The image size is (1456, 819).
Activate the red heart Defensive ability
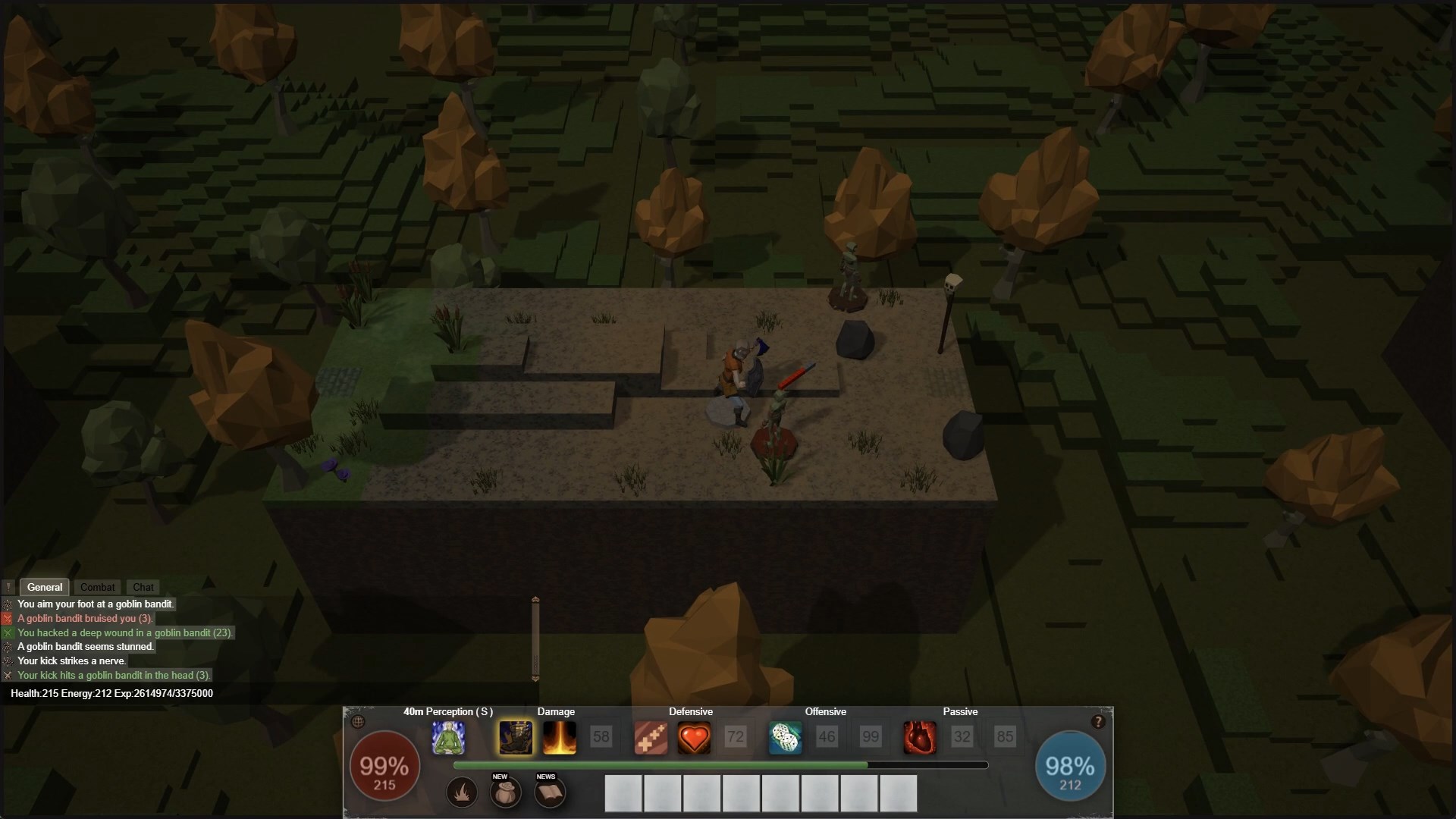(693, 737)
